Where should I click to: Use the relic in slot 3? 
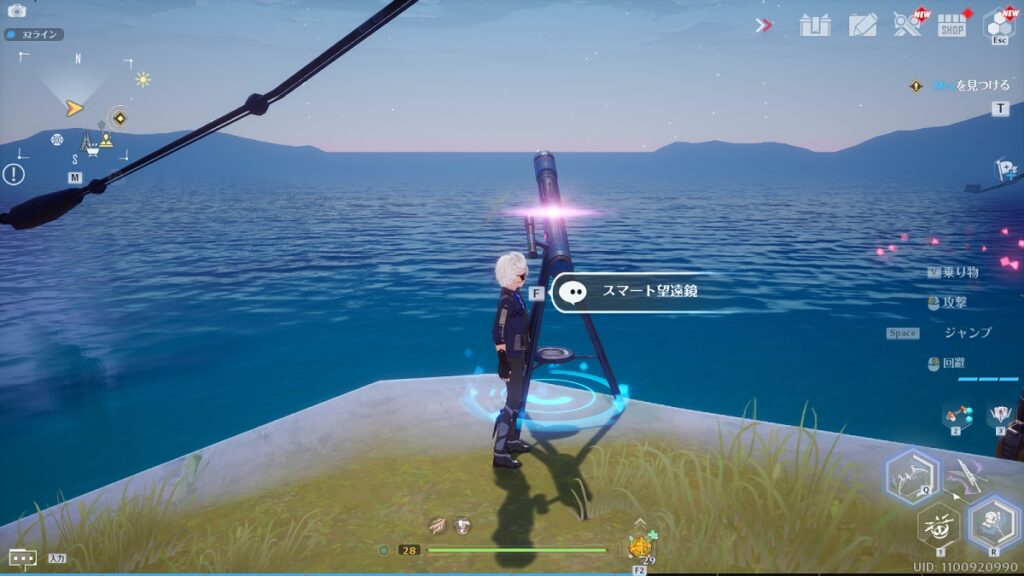(x=1000, y=415)
